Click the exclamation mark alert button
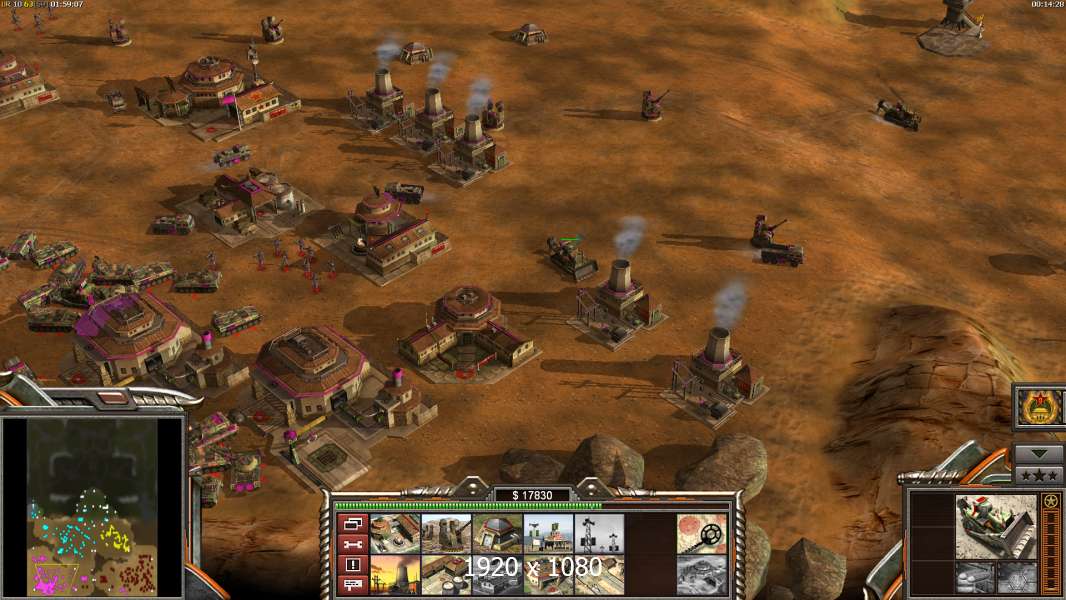The width and height of the screenshot is (1066, 600). [x=353, y=564]
